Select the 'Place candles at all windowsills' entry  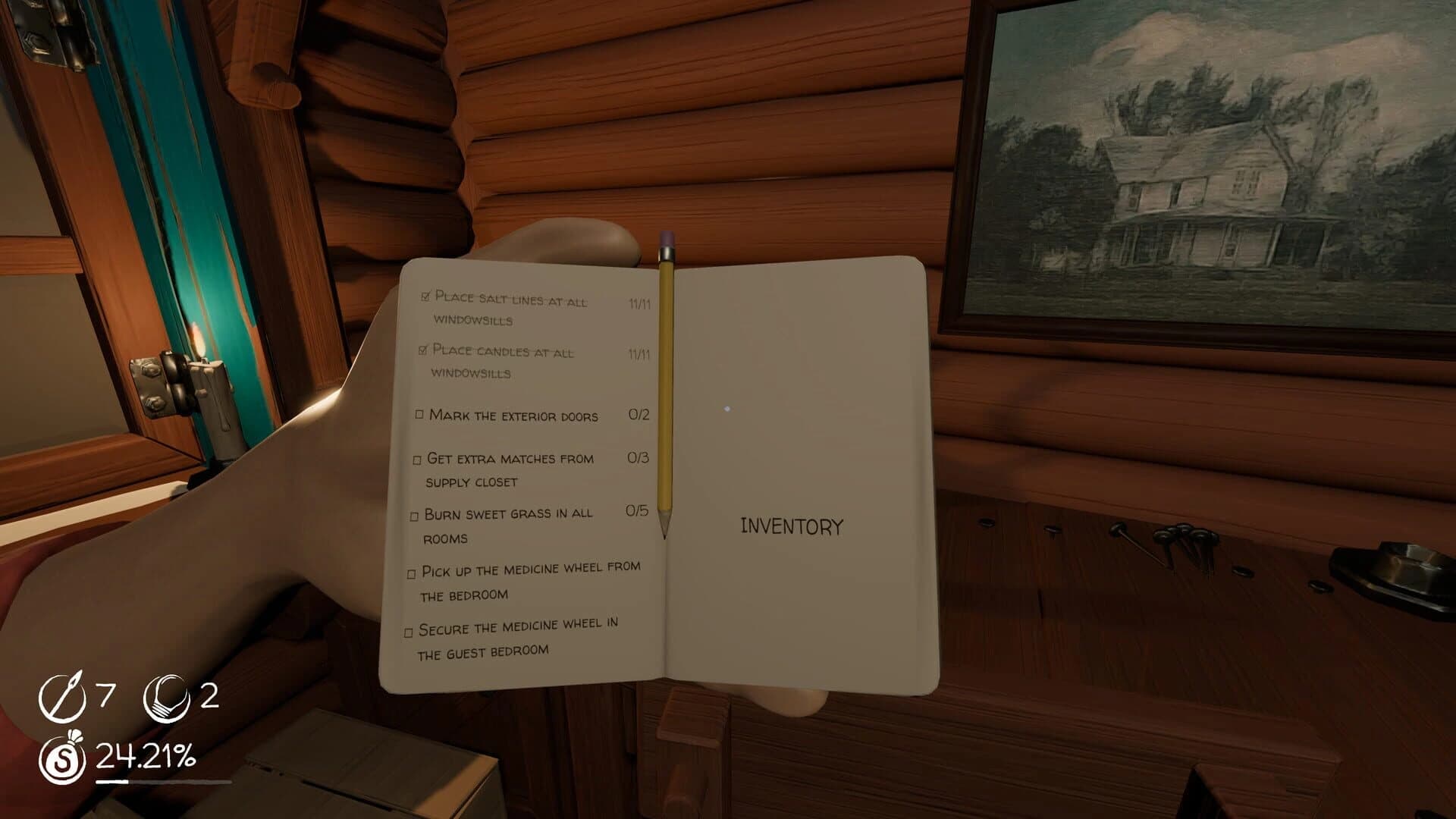tap(502, 361)
